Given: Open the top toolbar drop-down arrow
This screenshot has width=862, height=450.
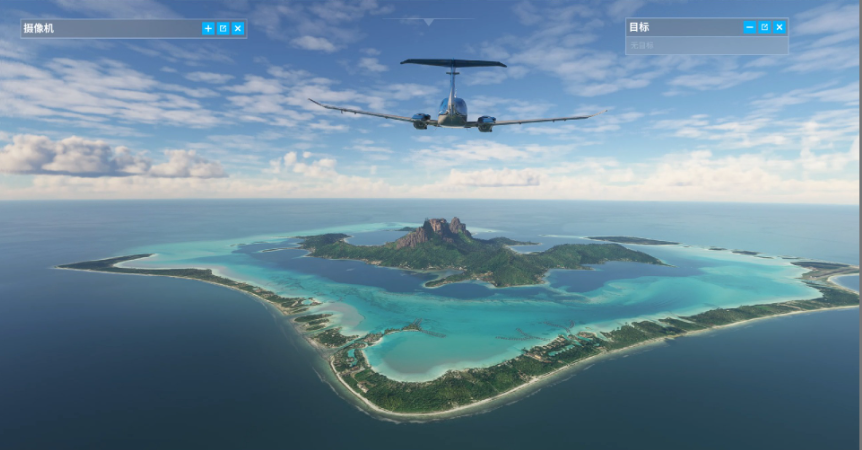Looking at the screenshot, I should tap(429, 21).
